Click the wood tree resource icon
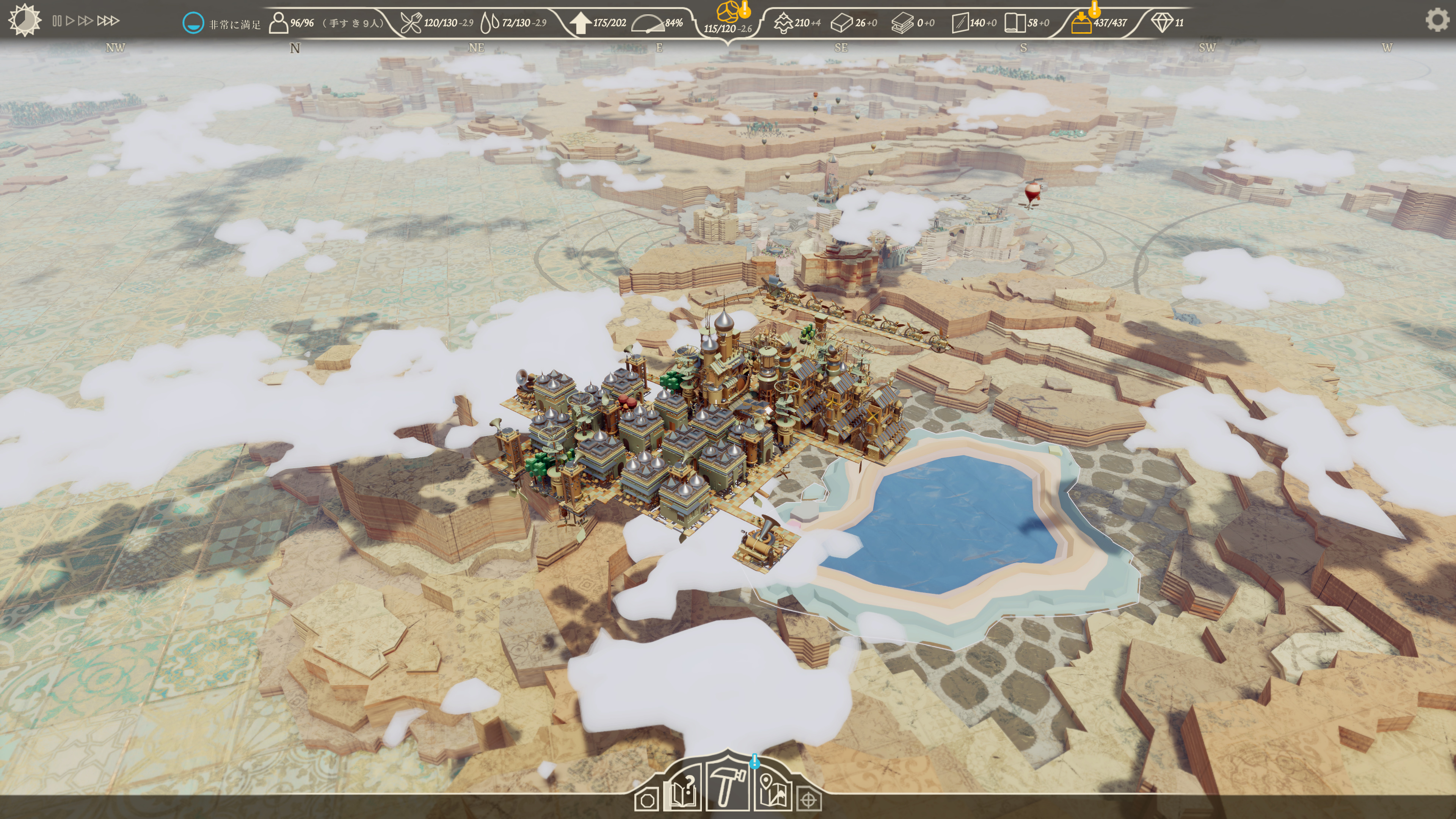Screen dimensions: 1456x819 [783, 23]
